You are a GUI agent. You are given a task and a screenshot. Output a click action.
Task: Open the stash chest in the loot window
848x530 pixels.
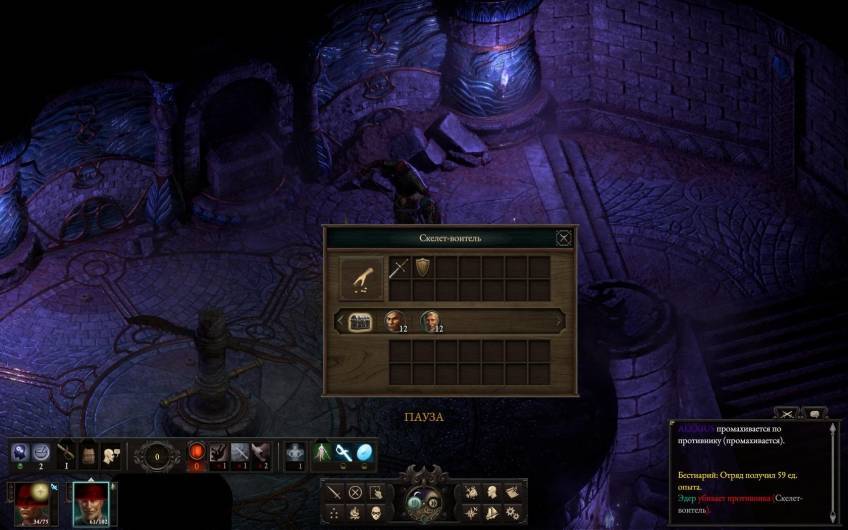point(360,321)
